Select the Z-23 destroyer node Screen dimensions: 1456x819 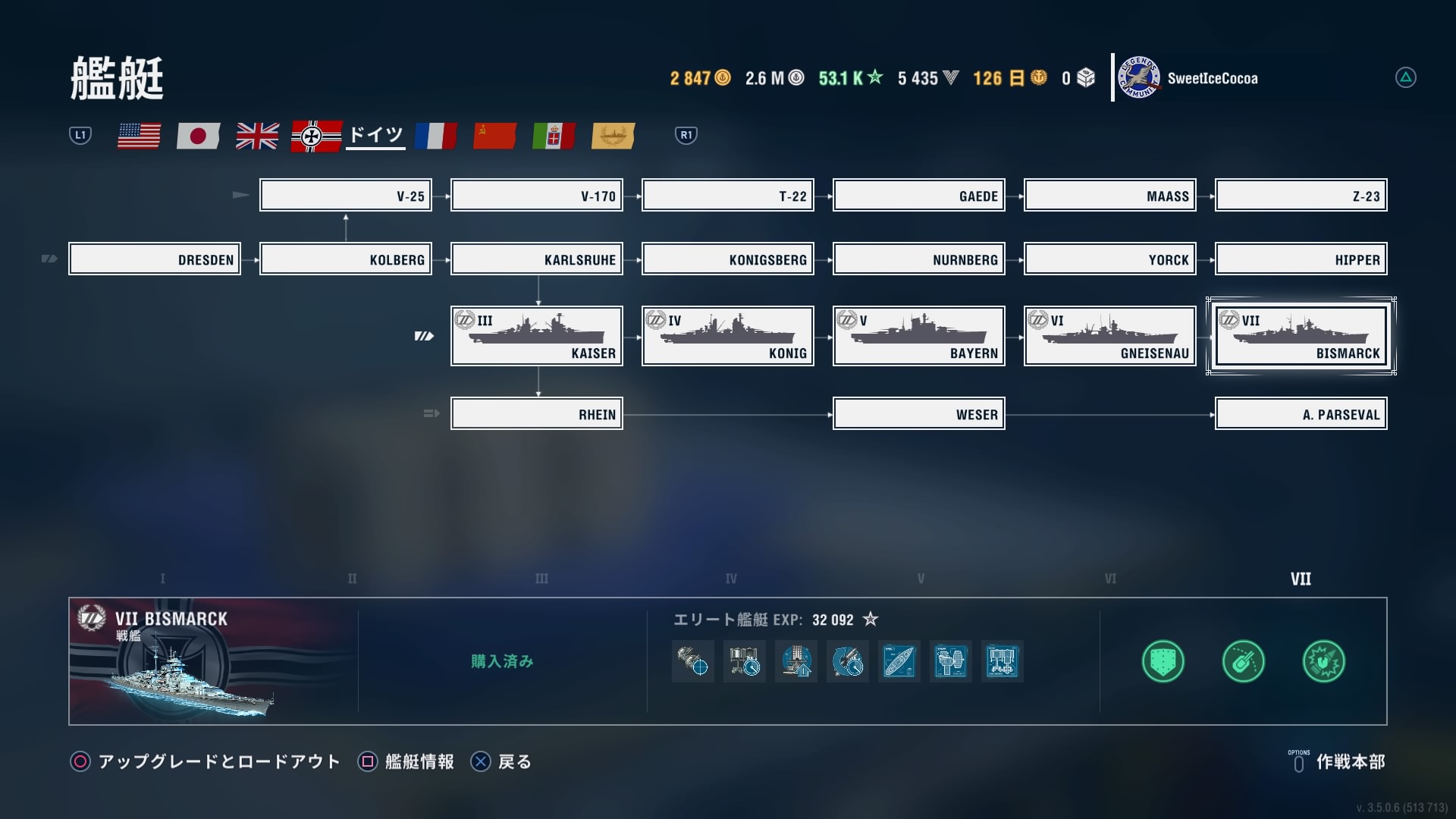(x=1301, y=196)
